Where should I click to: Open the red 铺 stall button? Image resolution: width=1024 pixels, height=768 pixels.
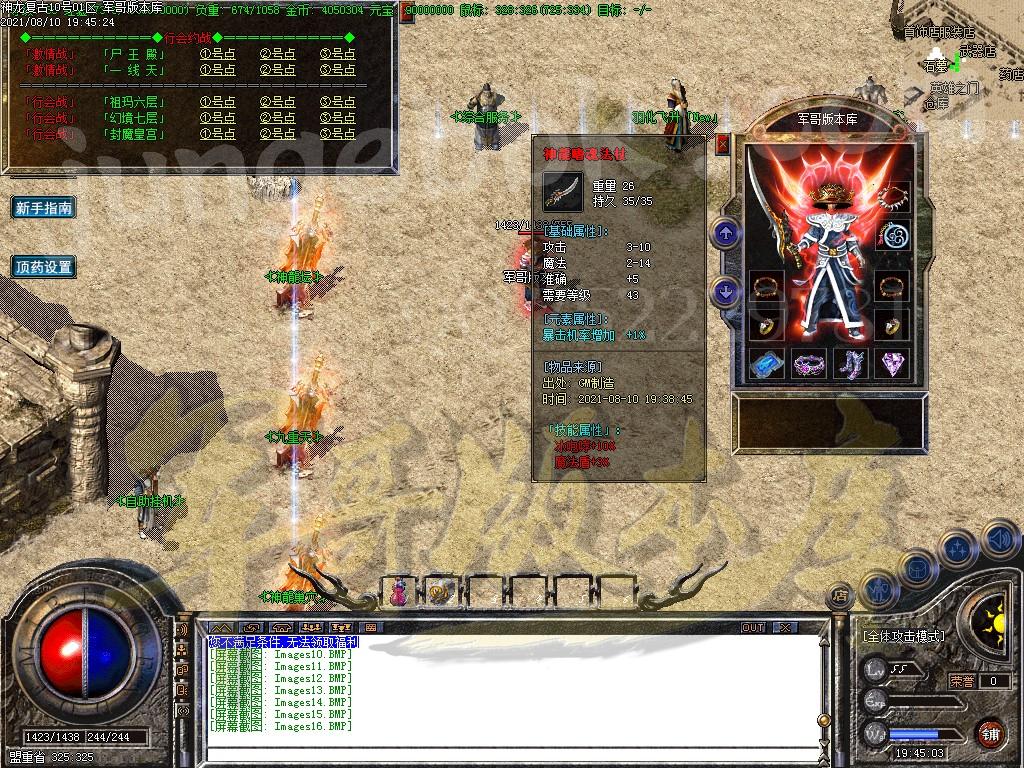pyautogui.click(x=990, y=732)
